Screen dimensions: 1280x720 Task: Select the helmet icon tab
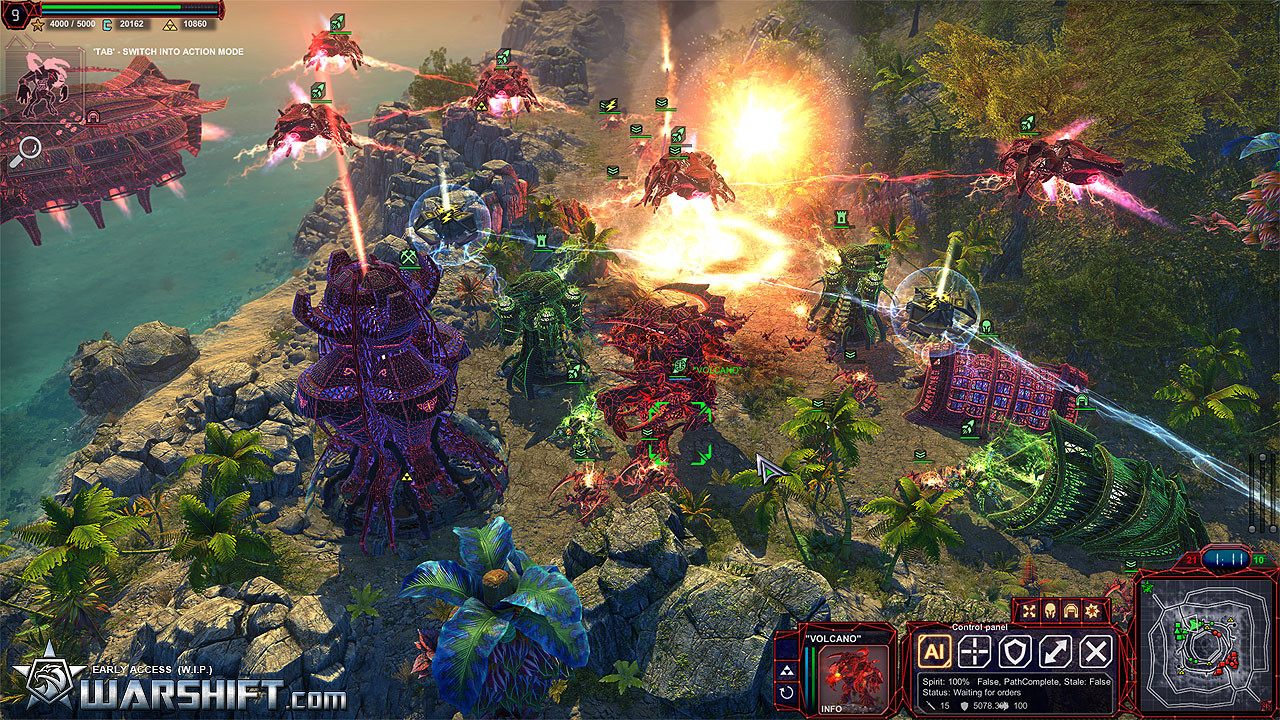1049,610
